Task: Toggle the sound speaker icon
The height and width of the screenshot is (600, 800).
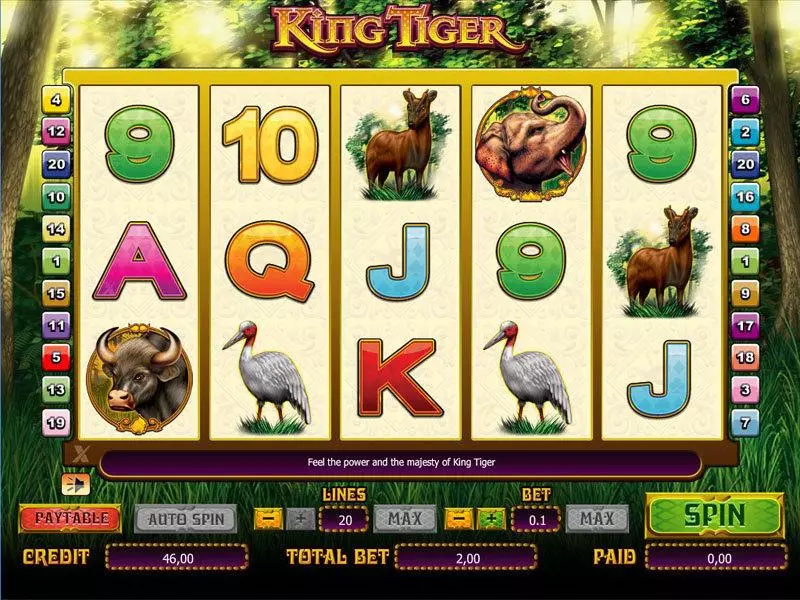Action: 73,484
